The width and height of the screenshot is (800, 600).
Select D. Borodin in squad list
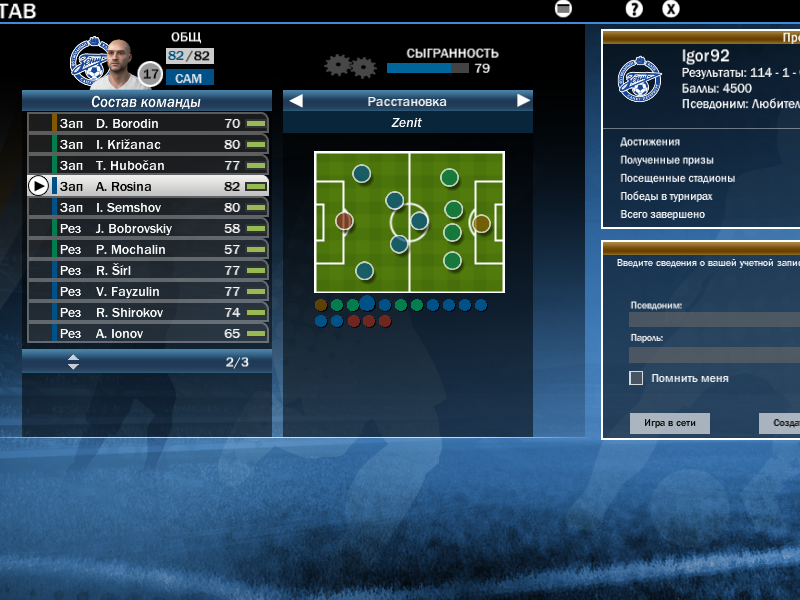(x=148, y=123)
